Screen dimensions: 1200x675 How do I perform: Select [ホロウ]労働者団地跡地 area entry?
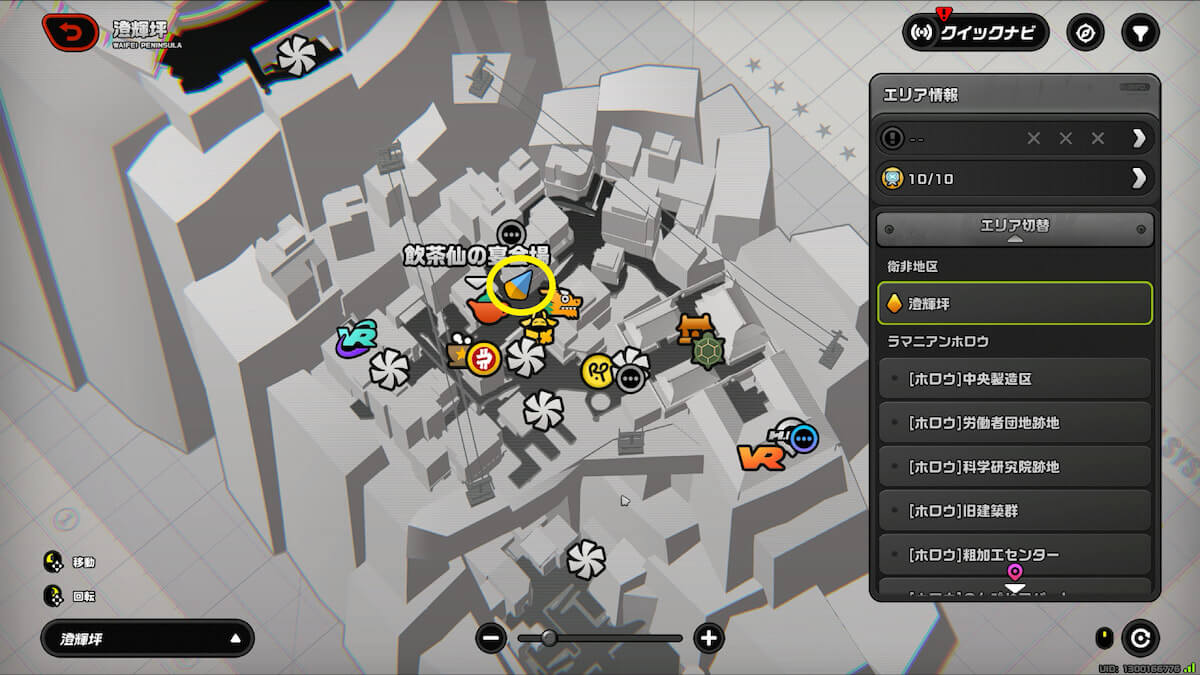pyautogui.click(x=1014, y=423)
